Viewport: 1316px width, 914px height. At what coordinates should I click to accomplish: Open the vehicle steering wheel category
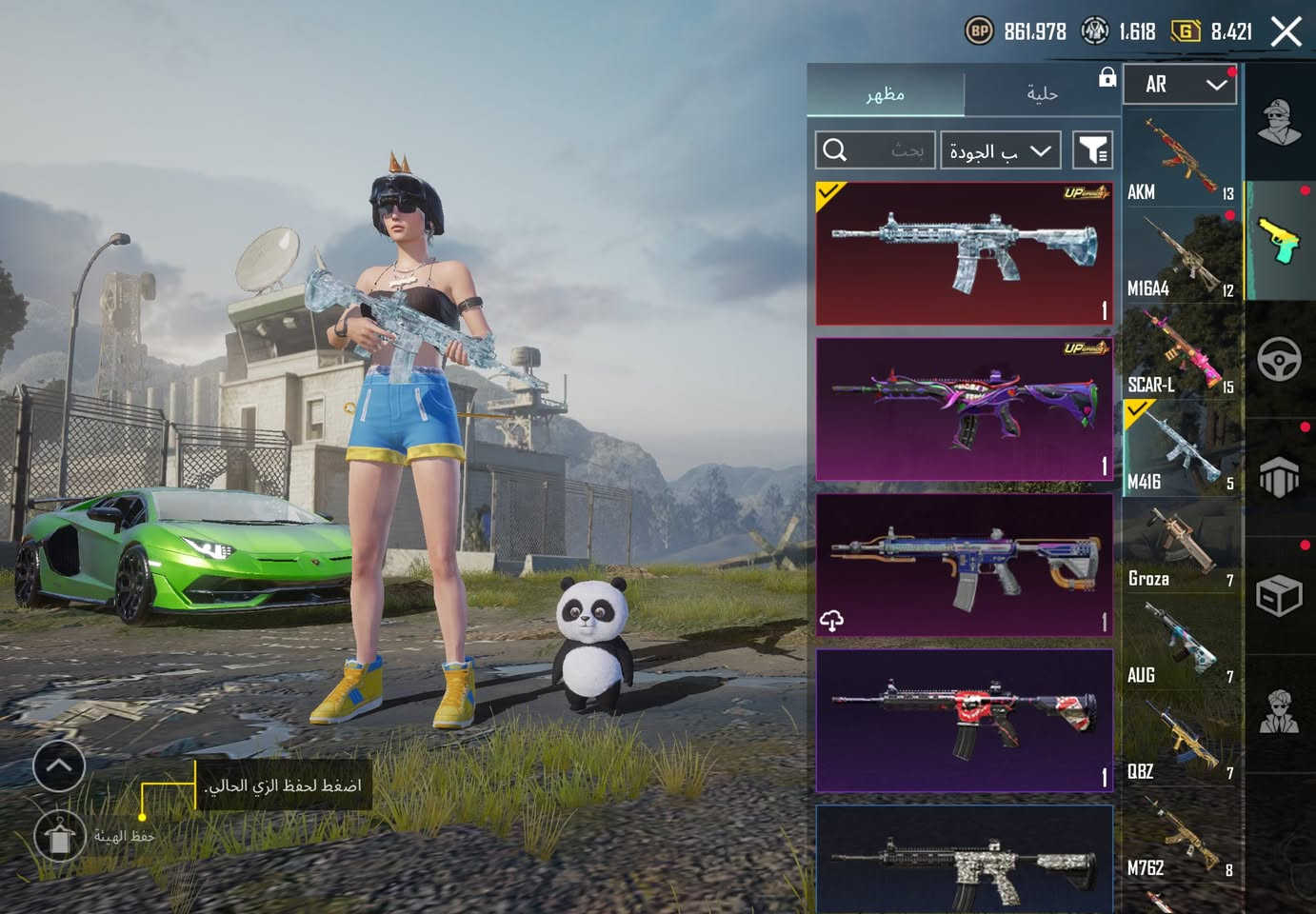1279,359
